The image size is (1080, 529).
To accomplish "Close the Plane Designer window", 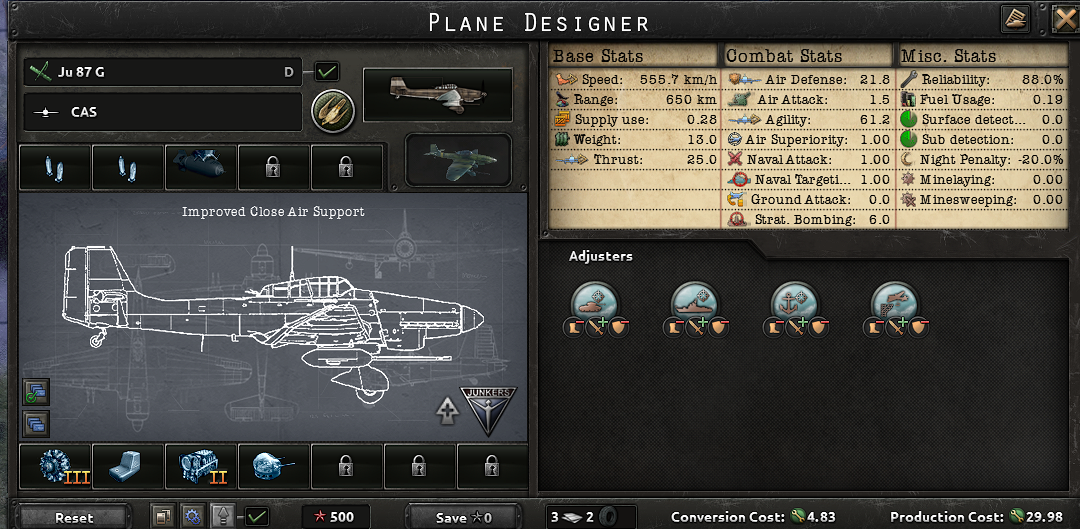I will pos(1064,18).
